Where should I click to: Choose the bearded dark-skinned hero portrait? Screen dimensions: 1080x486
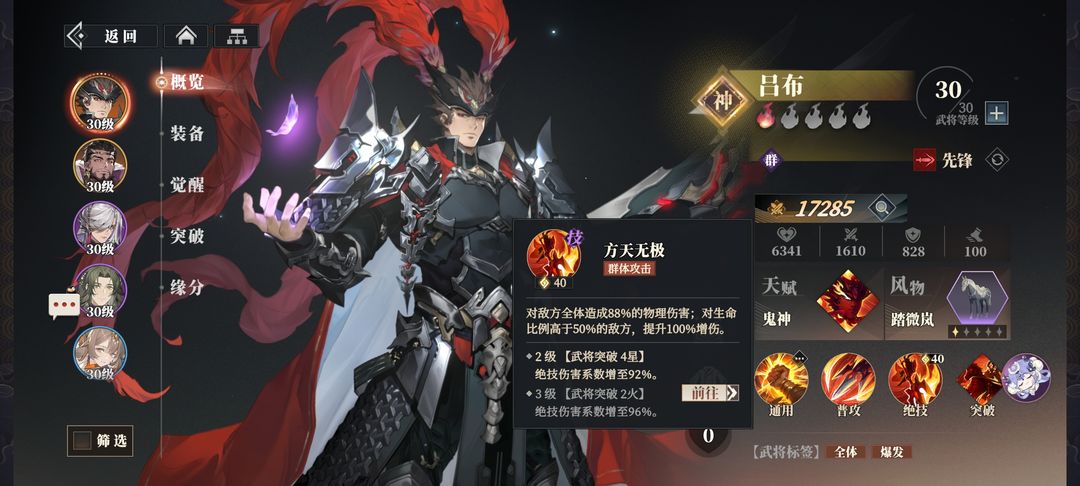100,164
